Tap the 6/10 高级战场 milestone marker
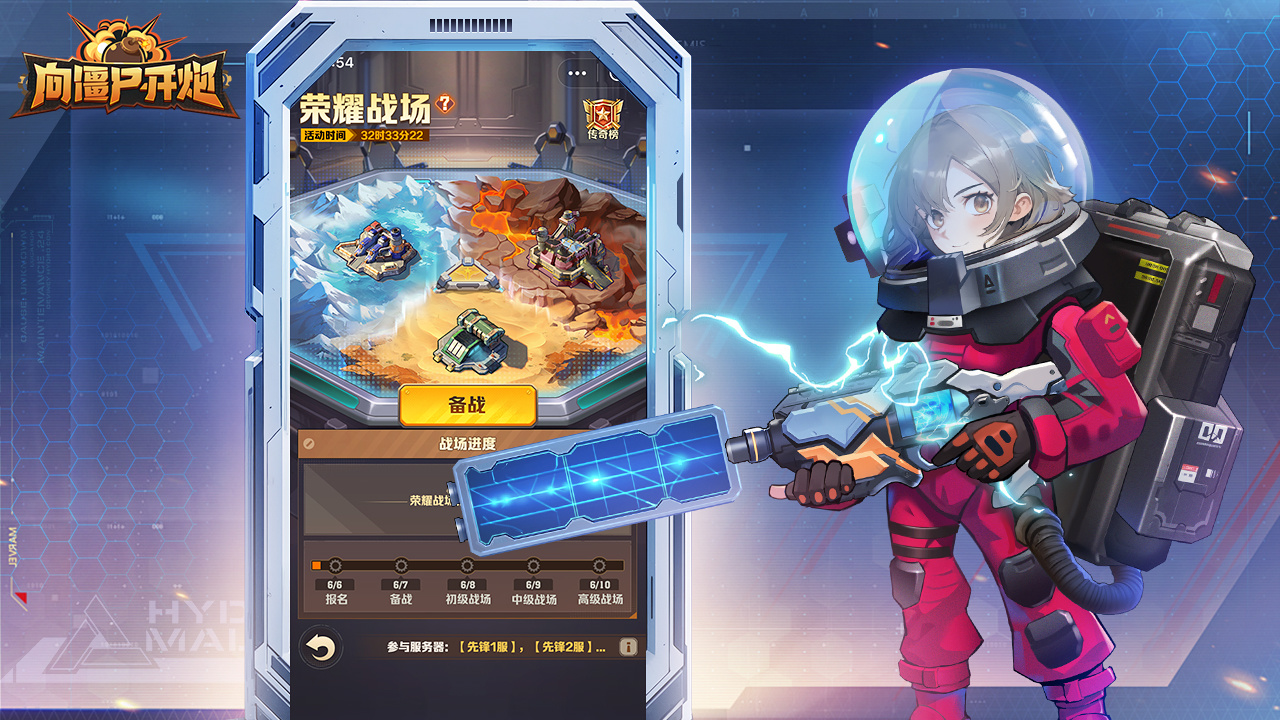Image resolution: width=1280 pixels, height=720 pixels. pos(598,564)
